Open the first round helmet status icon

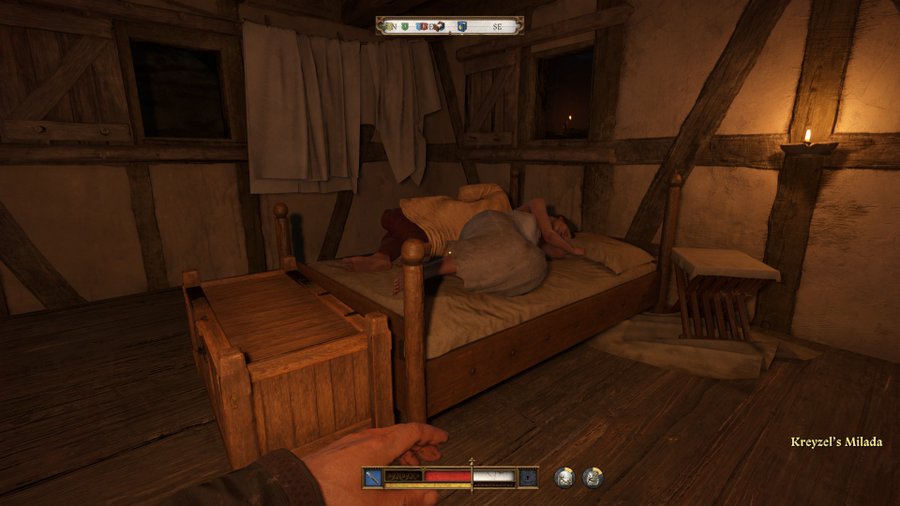point(565,478)
